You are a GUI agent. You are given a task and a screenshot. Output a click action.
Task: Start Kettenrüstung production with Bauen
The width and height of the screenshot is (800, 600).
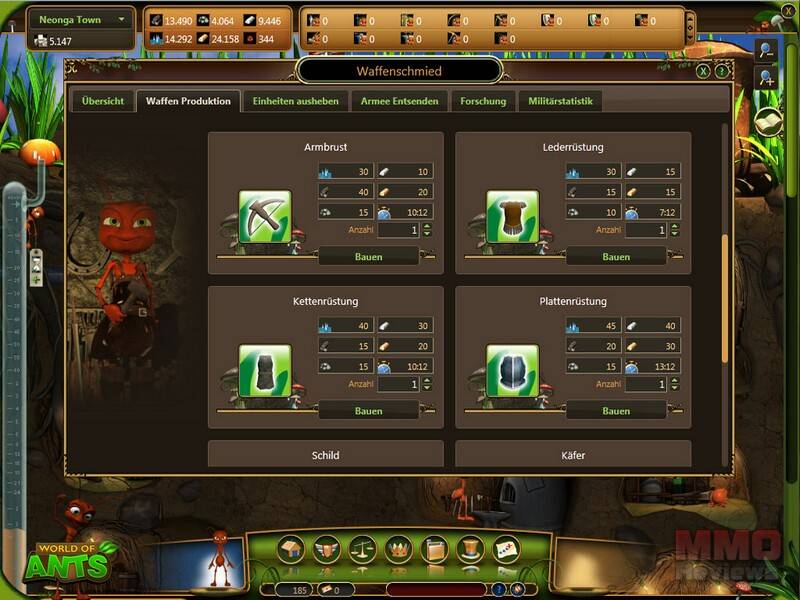368,411
